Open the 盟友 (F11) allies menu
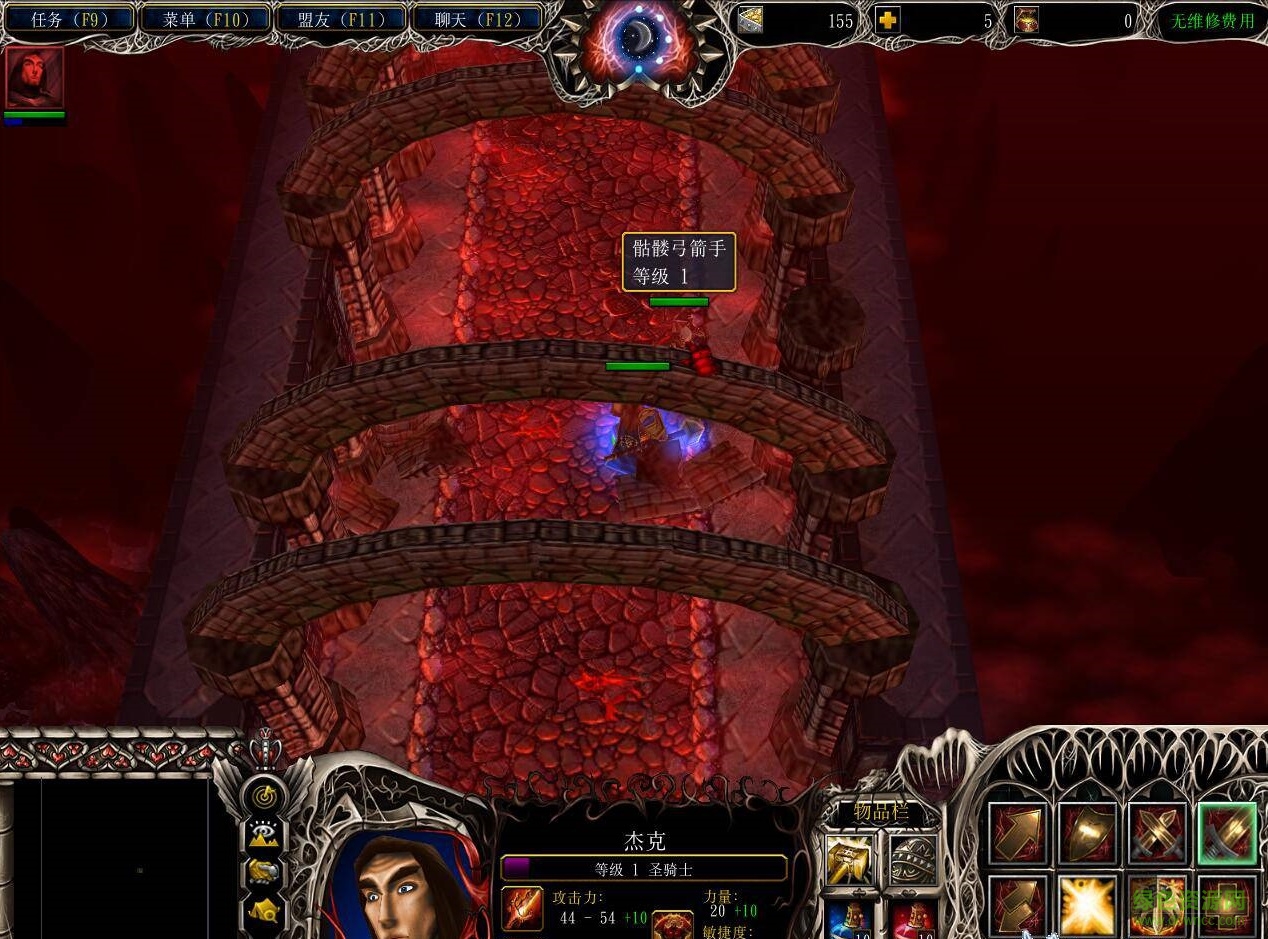 click(x=340, y=19)
